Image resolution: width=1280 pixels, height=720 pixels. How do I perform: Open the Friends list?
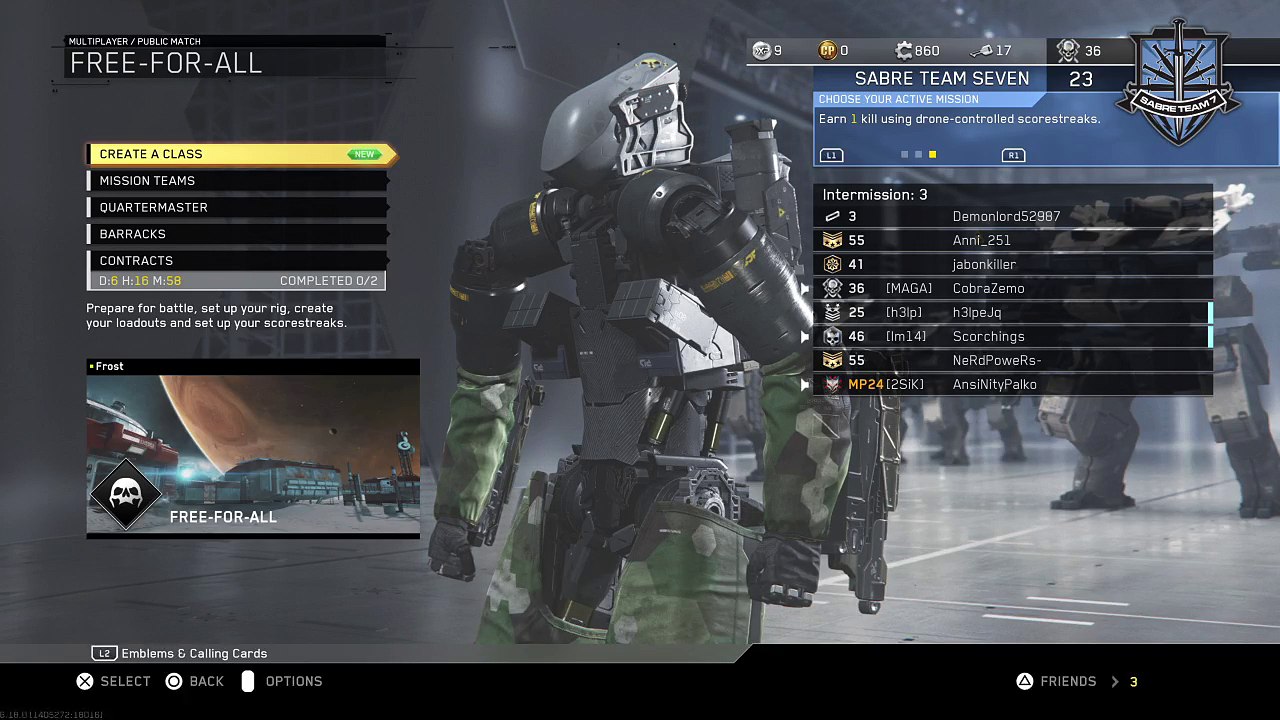[x=1068, y=681]
